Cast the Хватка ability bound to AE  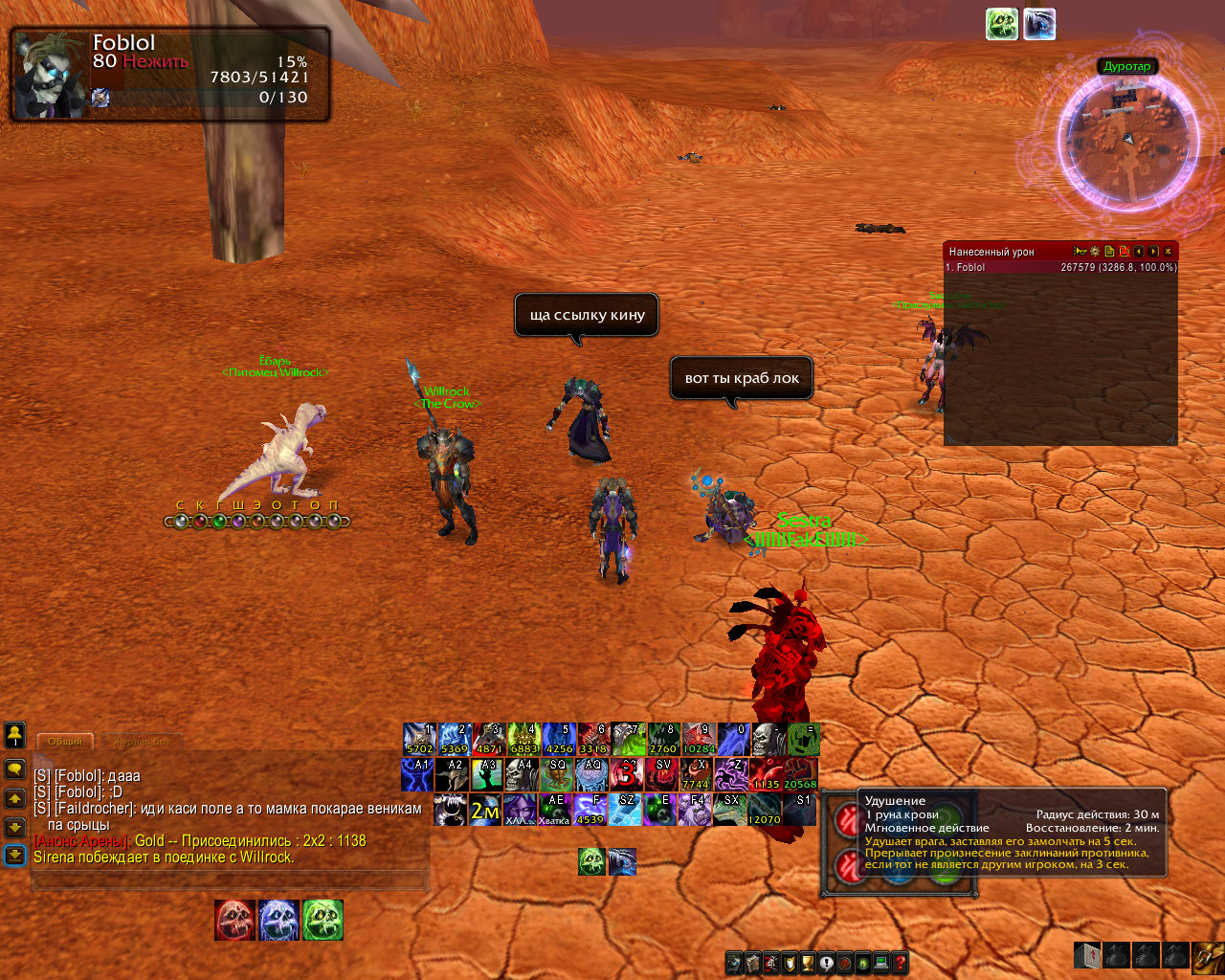(554, 810)
